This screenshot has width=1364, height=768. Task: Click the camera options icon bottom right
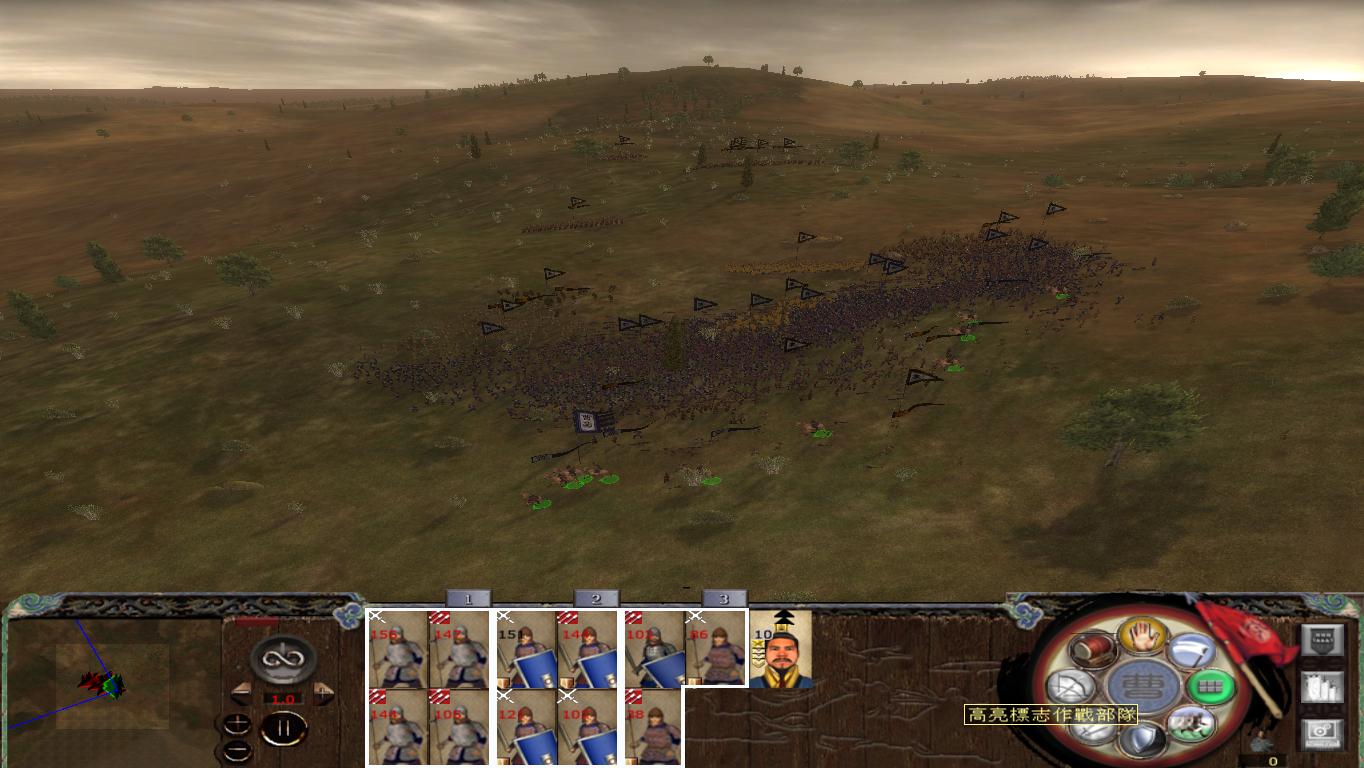click(1323, 731)
